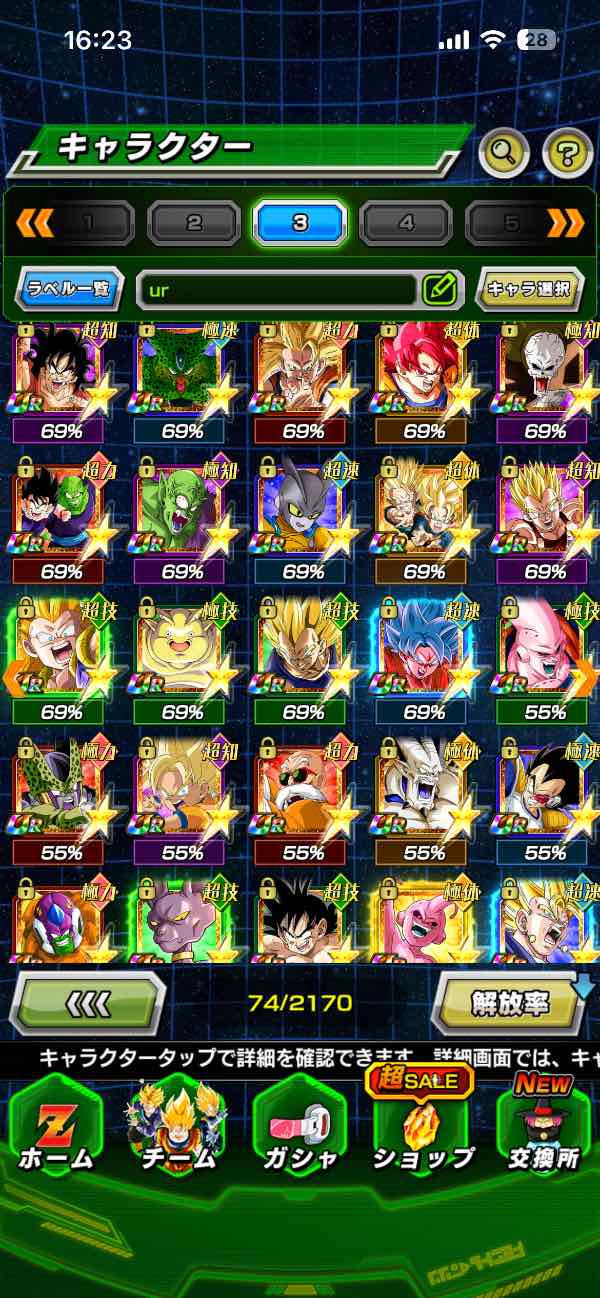
Task: Open the question mark help button
Action: [567, 153]
